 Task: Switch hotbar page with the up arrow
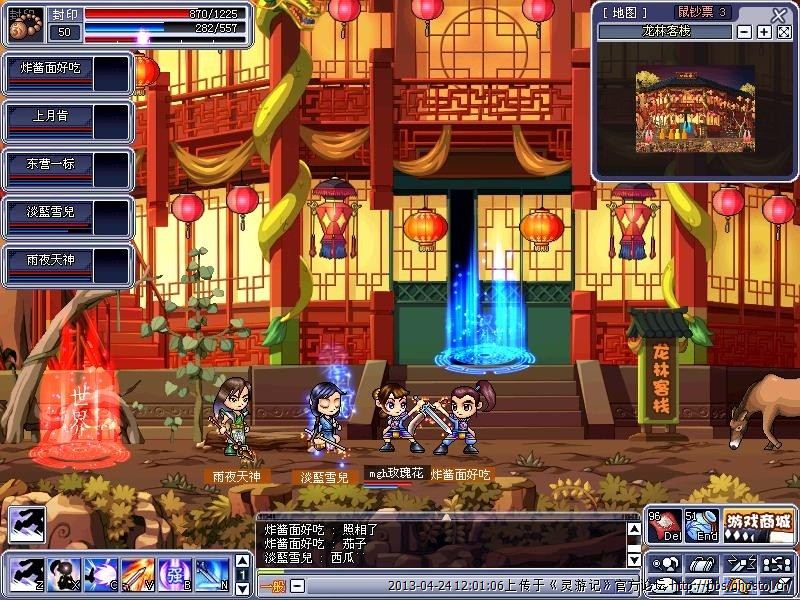(x=242, y=560)
